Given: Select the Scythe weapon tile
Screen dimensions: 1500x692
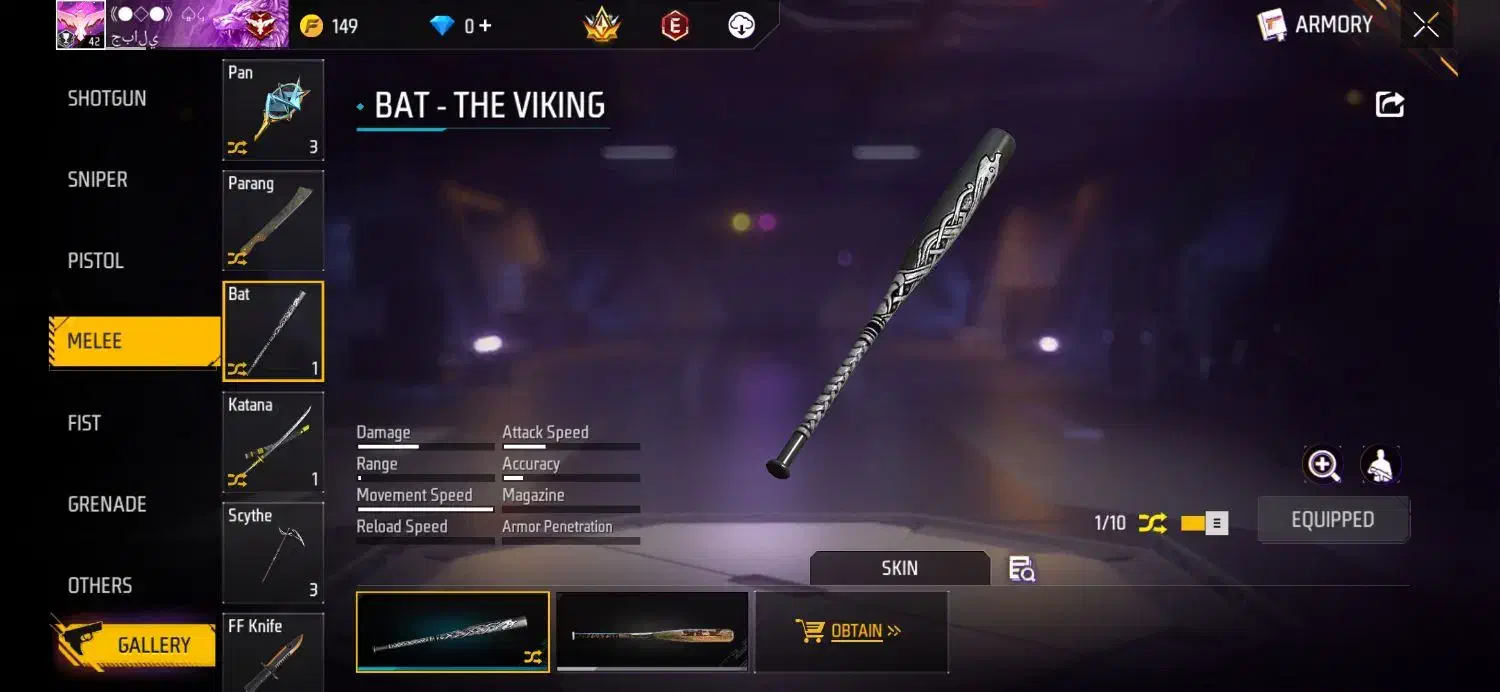Looking at the screenshot, I should pyautogui.click(x=273, y=553).
